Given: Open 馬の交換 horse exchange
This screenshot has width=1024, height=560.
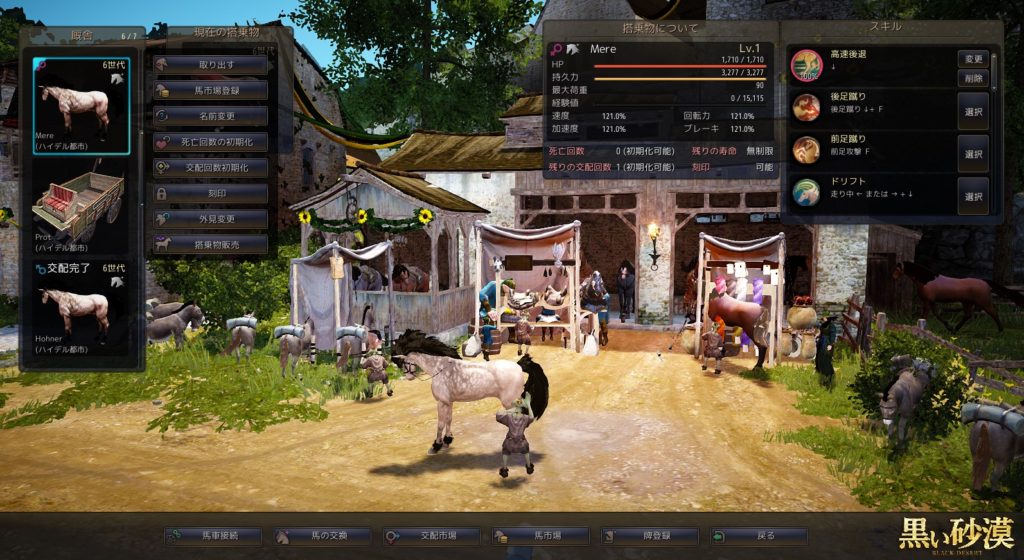Looking at the screenshot, I should pos(322,536).
